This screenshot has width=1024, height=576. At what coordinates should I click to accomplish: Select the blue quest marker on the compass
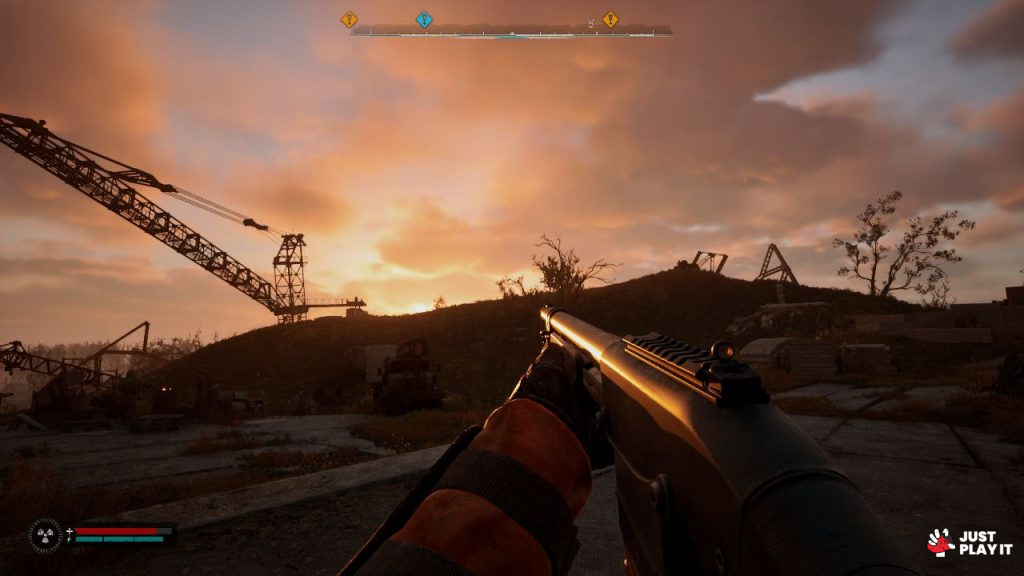click(x=424, y=19)
